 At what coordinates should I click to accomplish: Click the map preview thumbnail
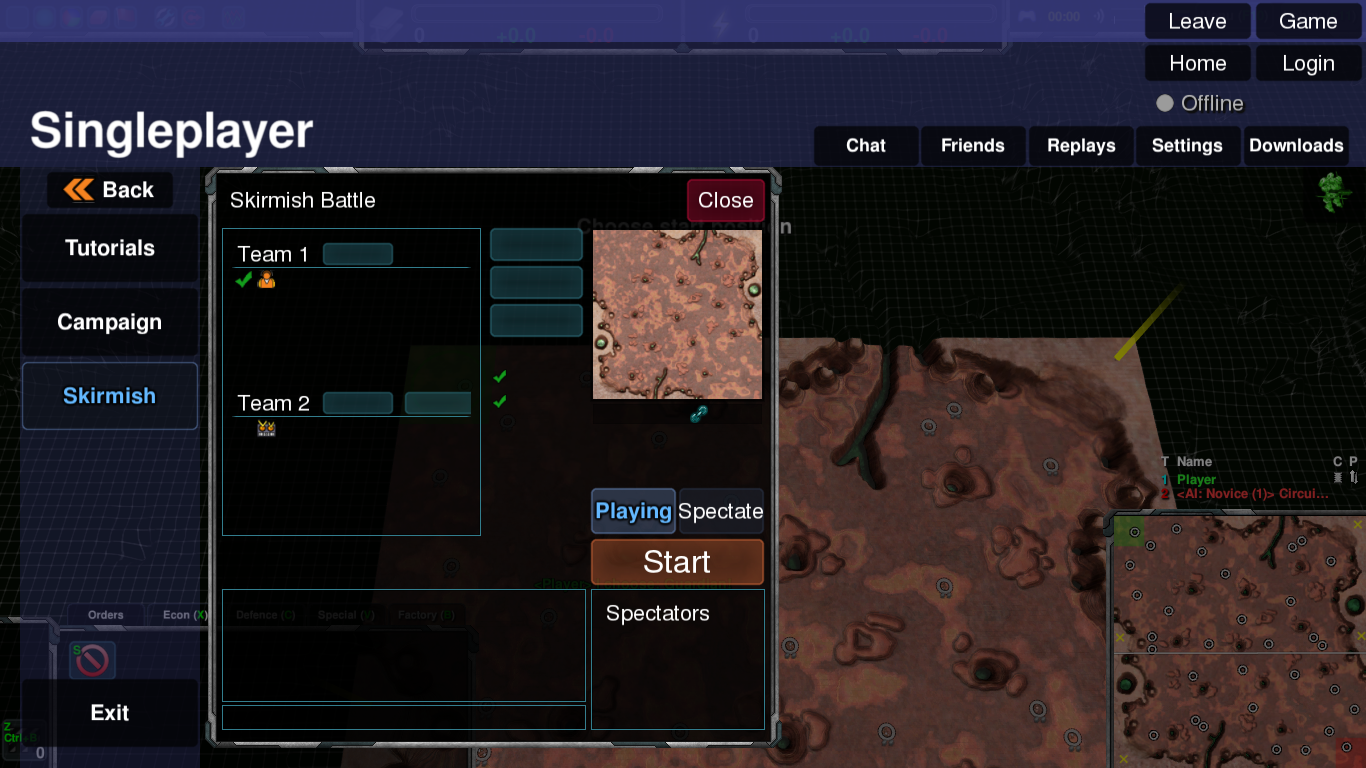click(677, 314)
